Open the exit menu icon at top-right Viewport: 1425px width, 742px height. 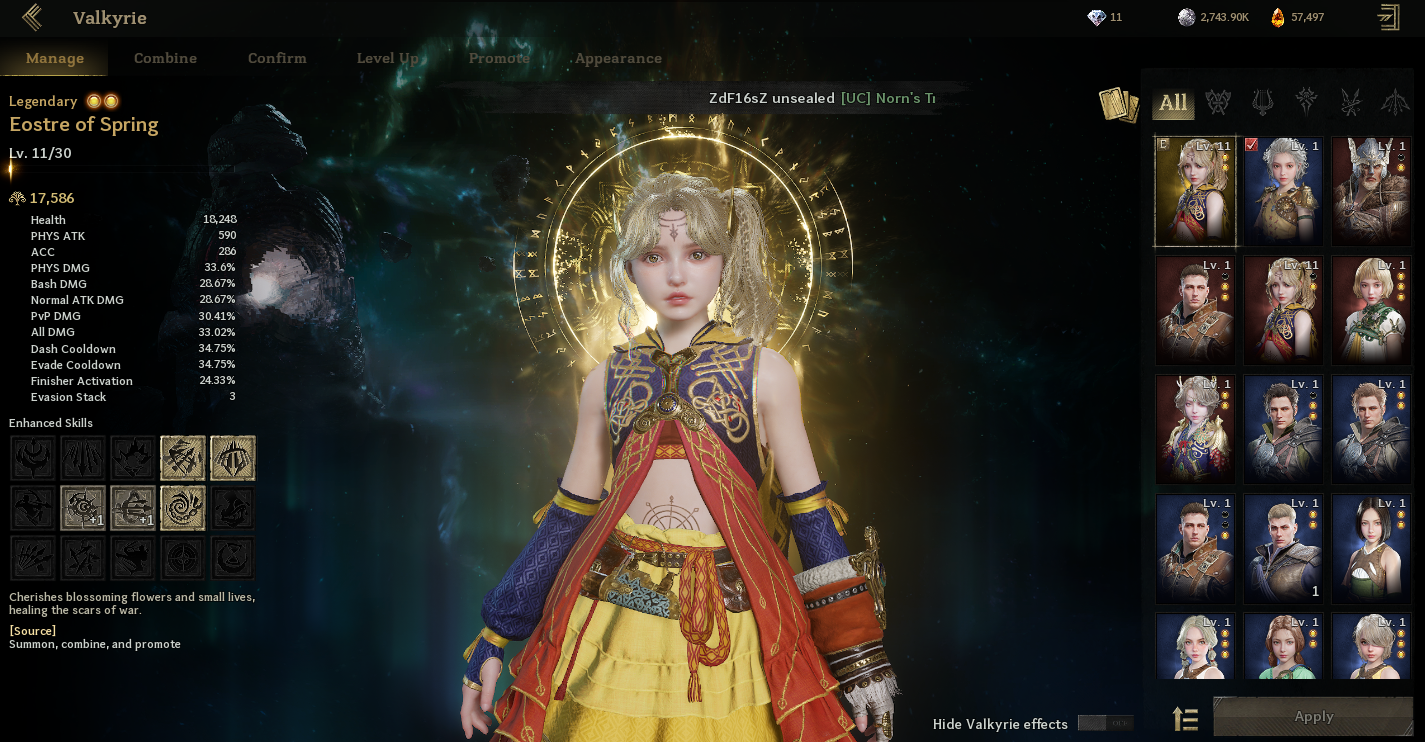1388,17
